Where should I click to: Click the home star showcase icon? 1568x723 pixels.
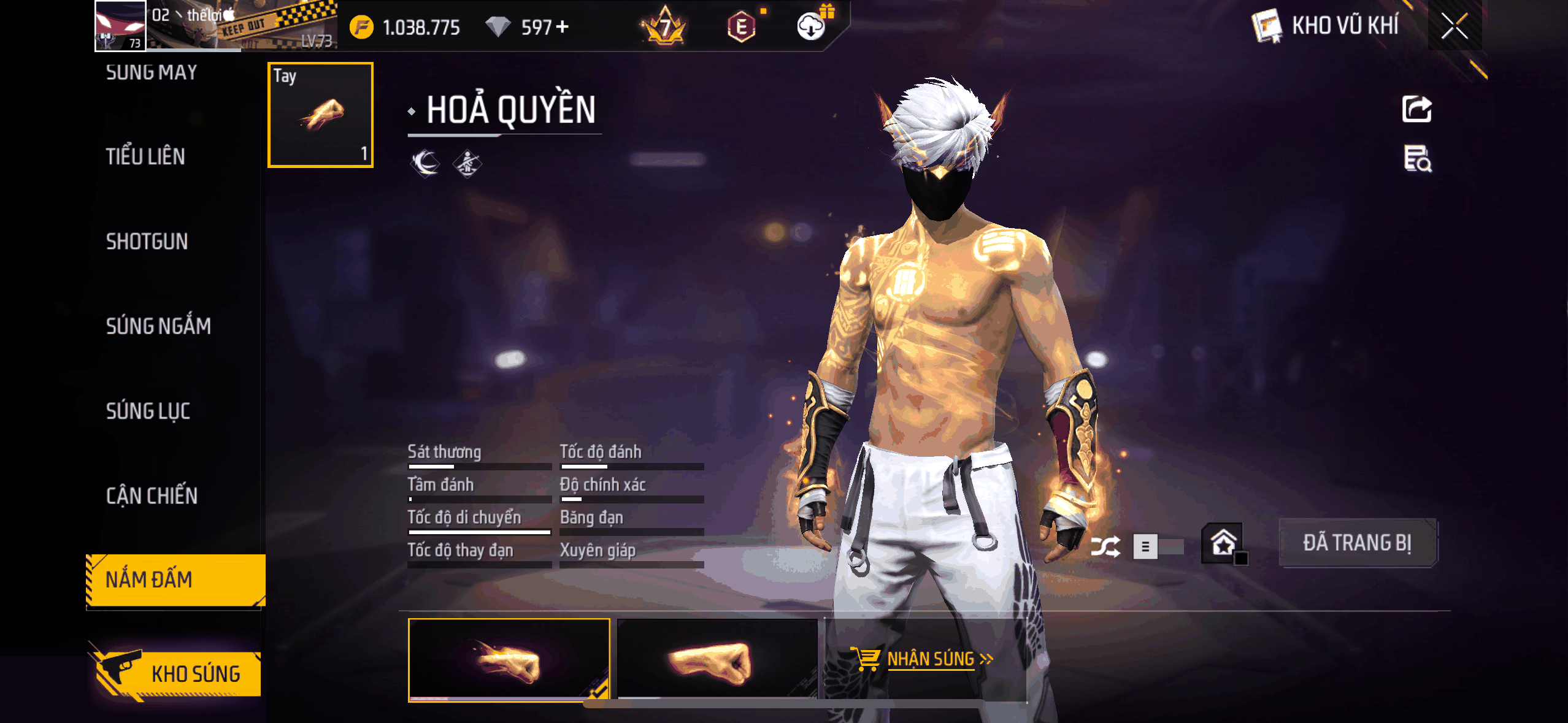[1223, 543]
